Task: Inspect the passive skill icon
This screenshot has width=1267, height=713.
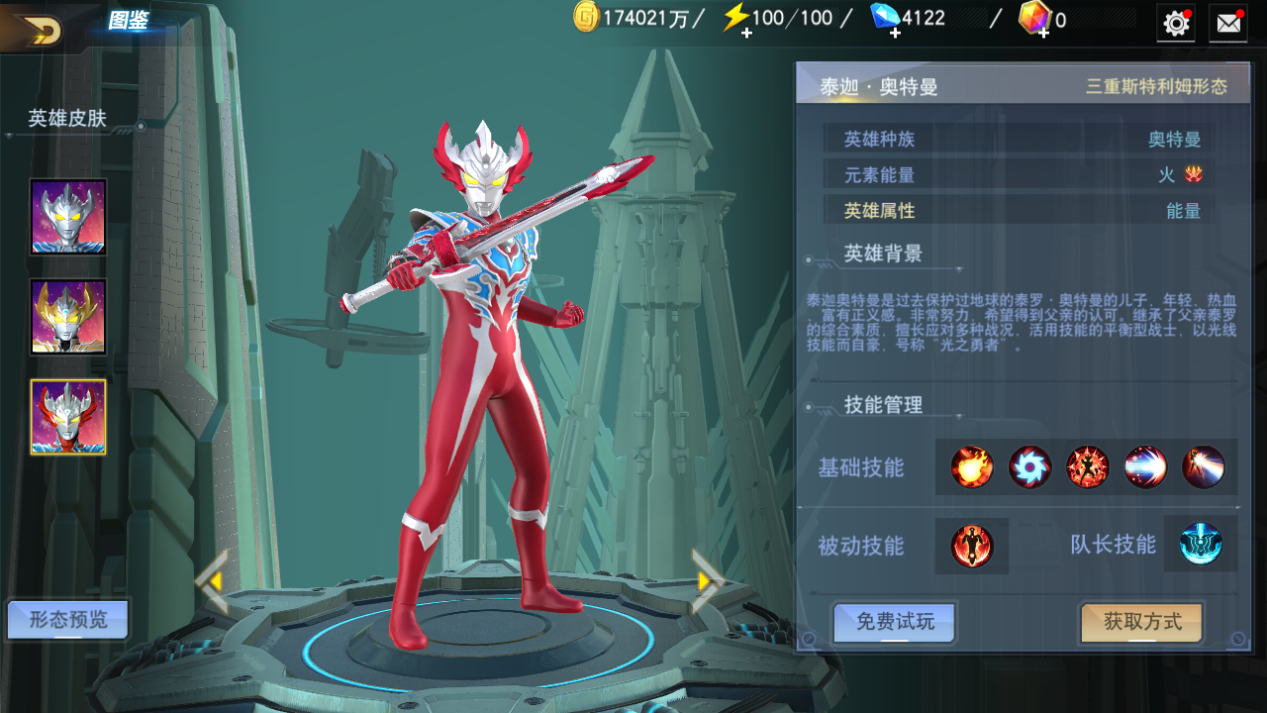Action: (x=972, y=546)
